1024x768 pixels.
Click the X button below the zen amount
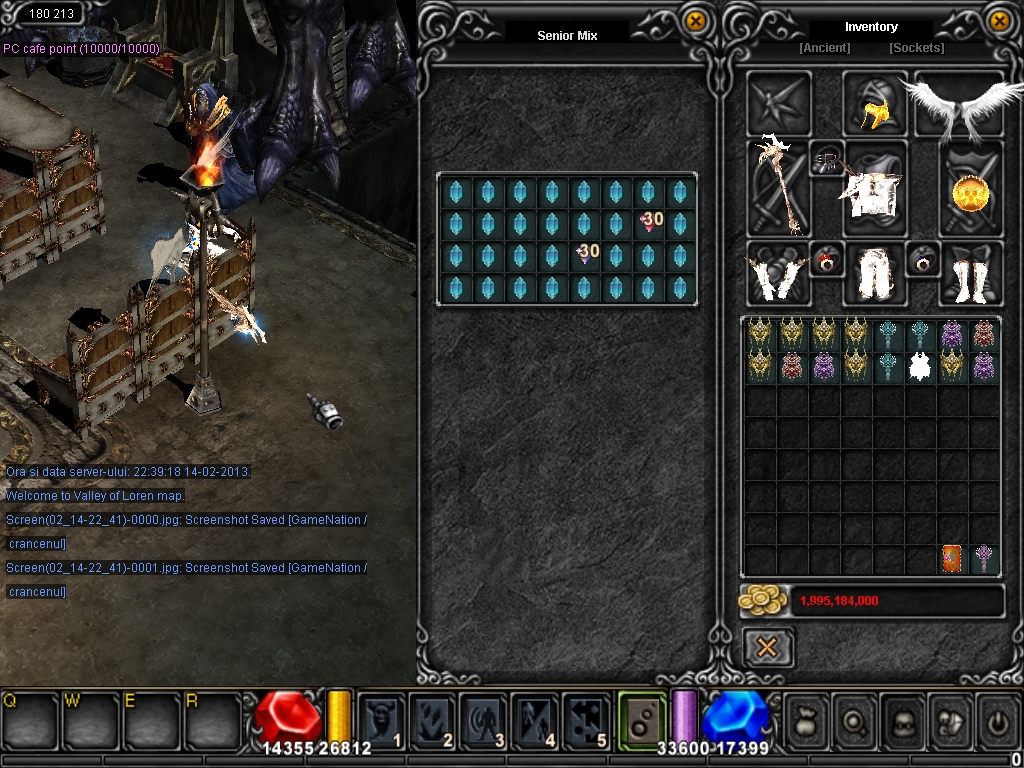[x=768, y=648]
